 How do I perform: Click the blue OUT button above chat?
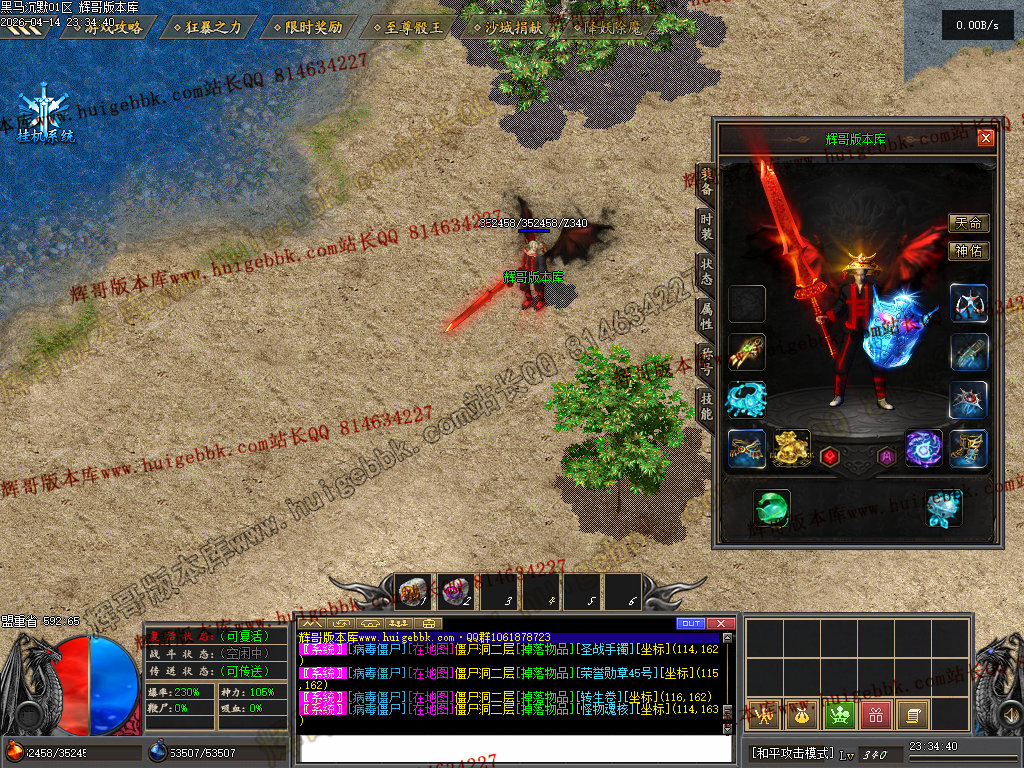tap(690, 624)
